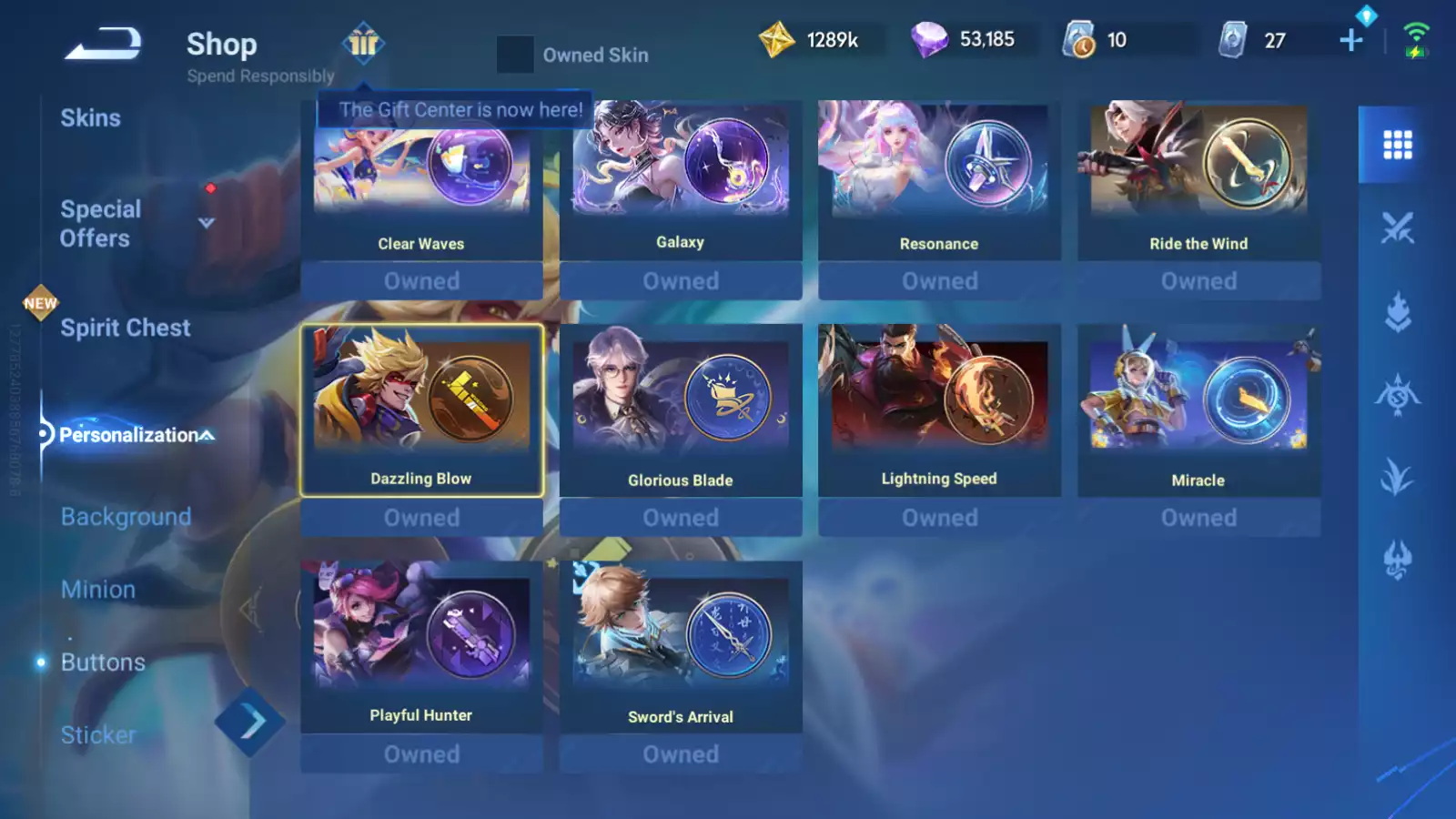Select the Clear Waves item card
1456x819 pixels.
click(421, 182)
